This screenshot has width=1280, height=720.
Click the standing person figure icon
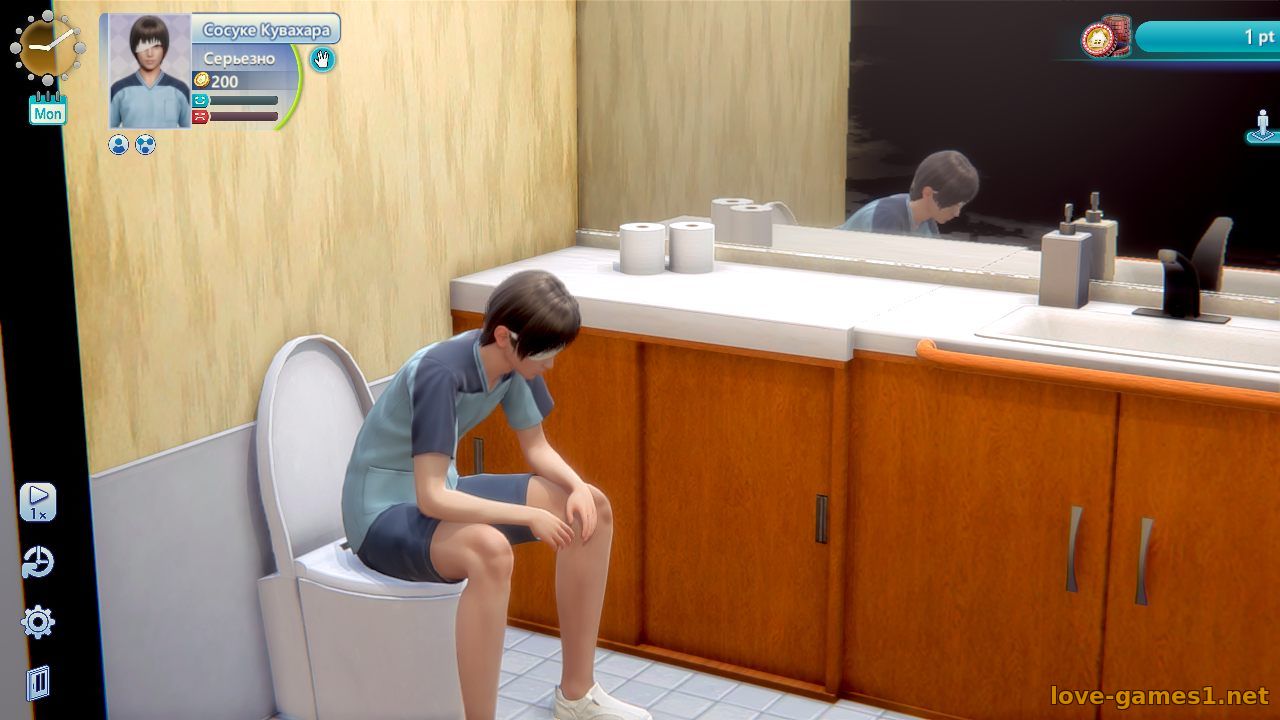point(1262,126)
